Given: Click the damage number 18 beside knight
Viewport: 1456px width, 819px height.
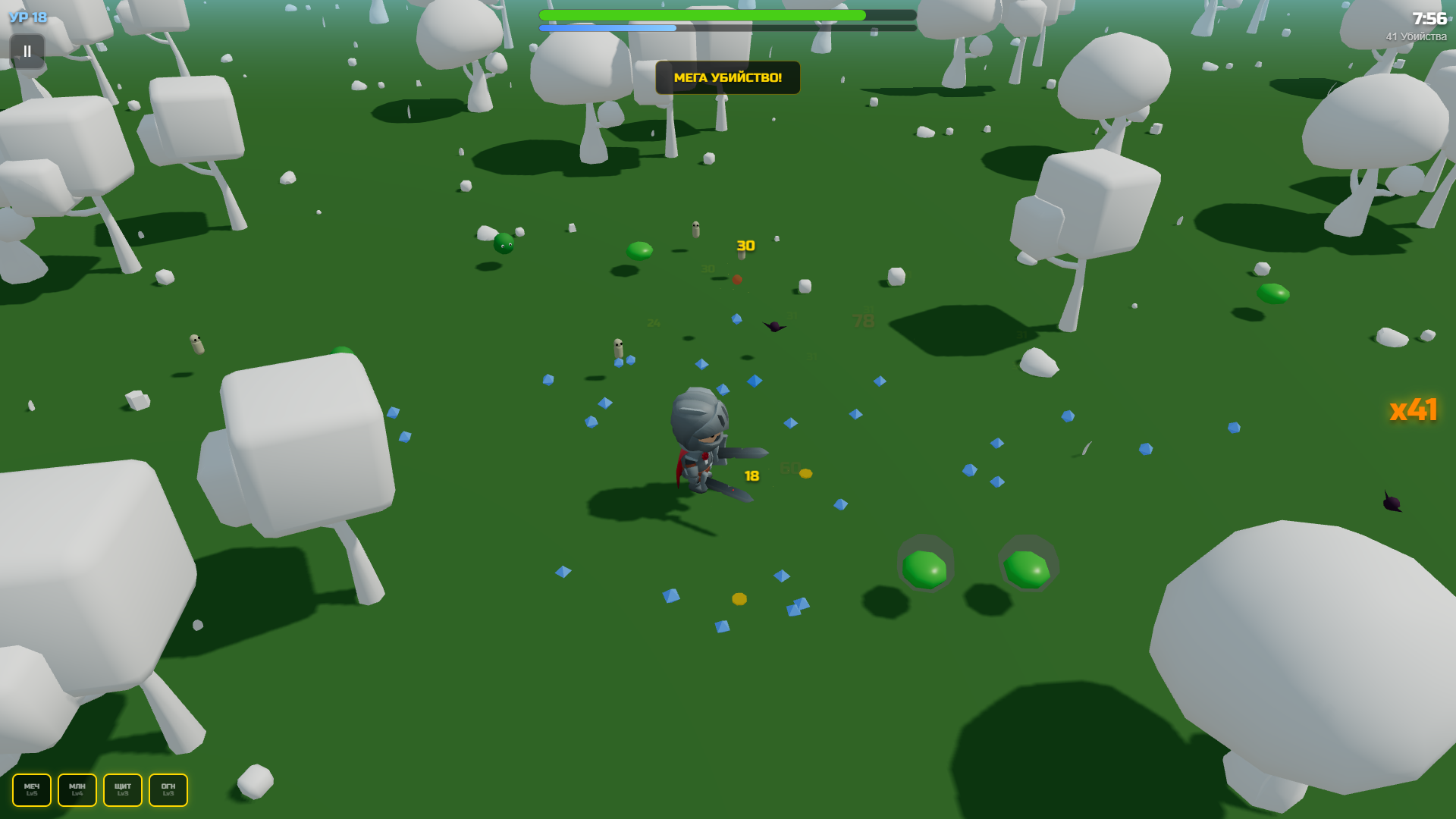Looking at the screenshot, I should [x=749, y=475].
